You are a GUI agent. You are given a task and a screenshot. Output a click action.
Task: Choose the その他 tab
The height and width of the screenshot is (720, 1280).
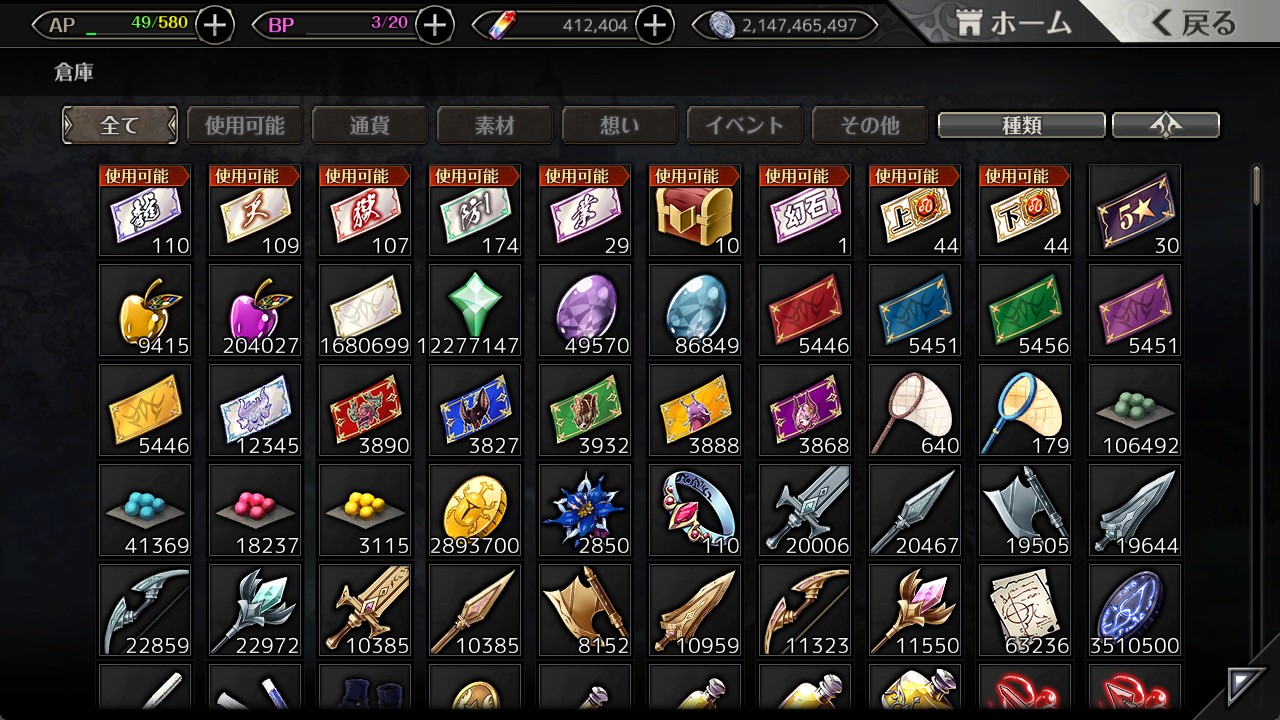tap(870, 126)
